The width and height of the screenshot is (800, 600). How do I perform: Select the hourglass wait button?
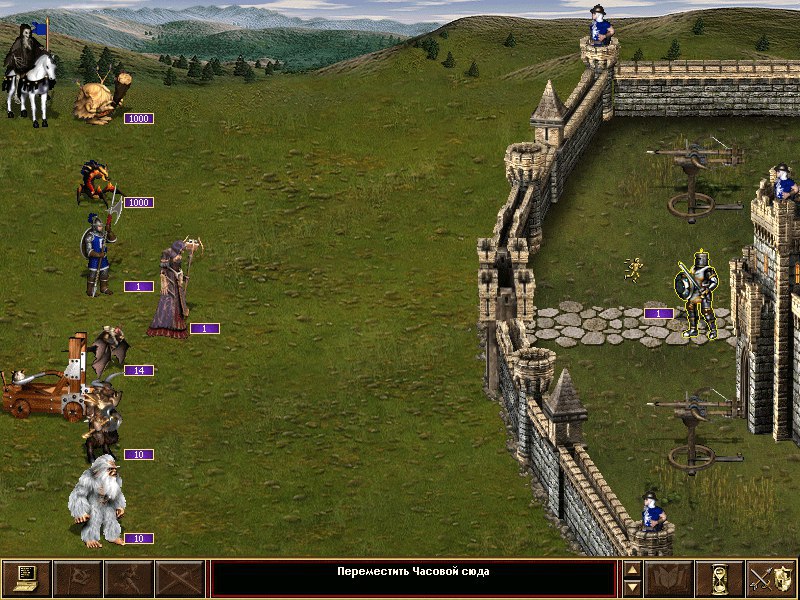[720, 579]
